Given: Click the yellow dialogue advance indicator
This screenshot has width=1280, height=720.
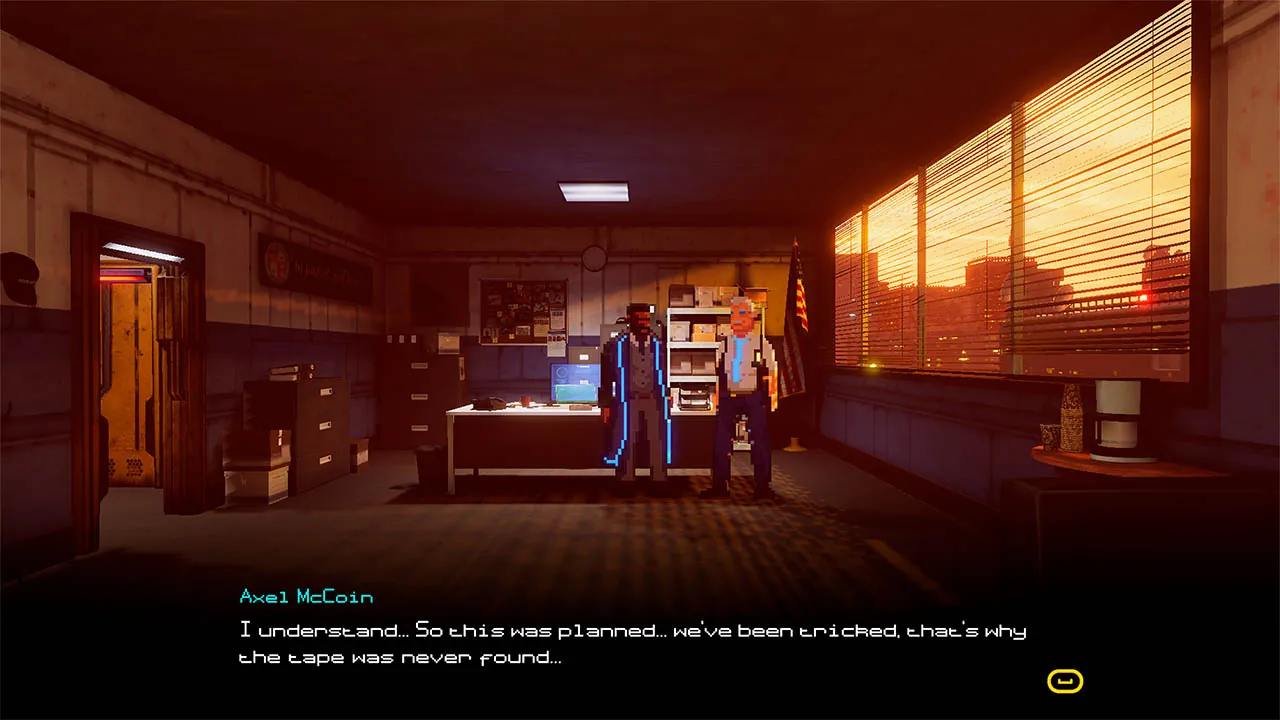Looking at the screenshot, I should click(1064, 679).
